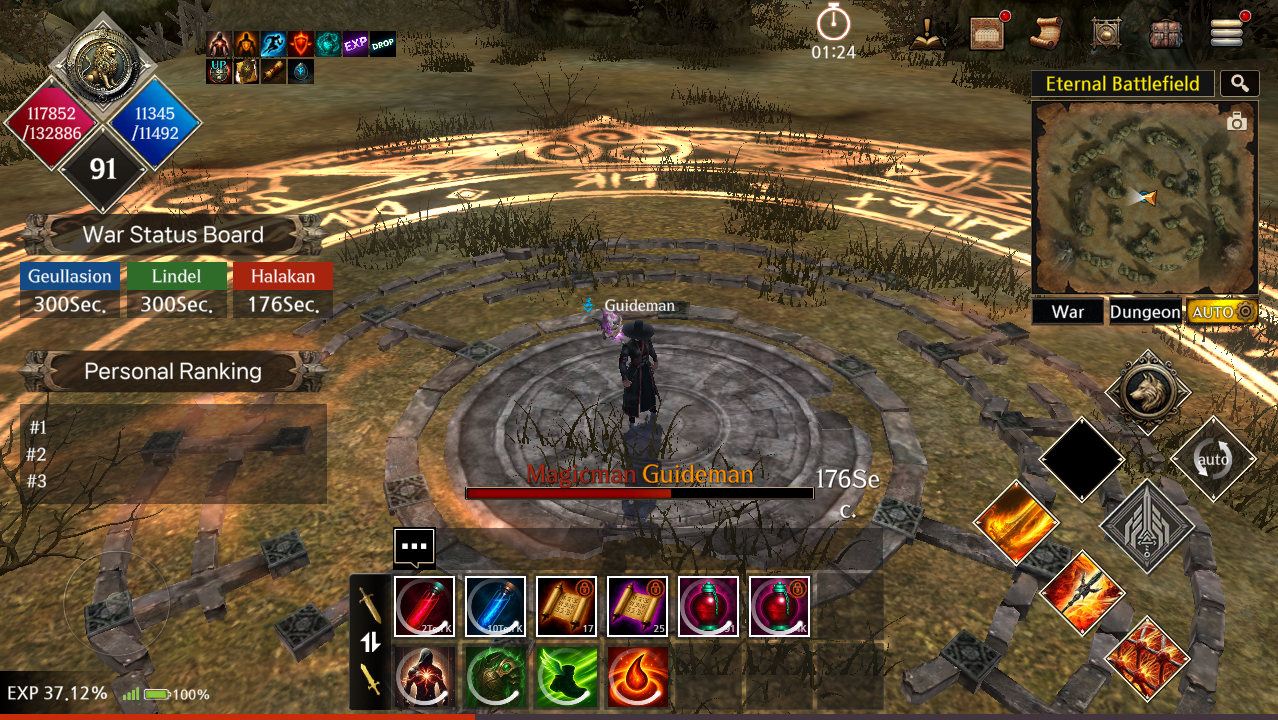Tap the camera icon on the minimap

(x=1237, y=122)
